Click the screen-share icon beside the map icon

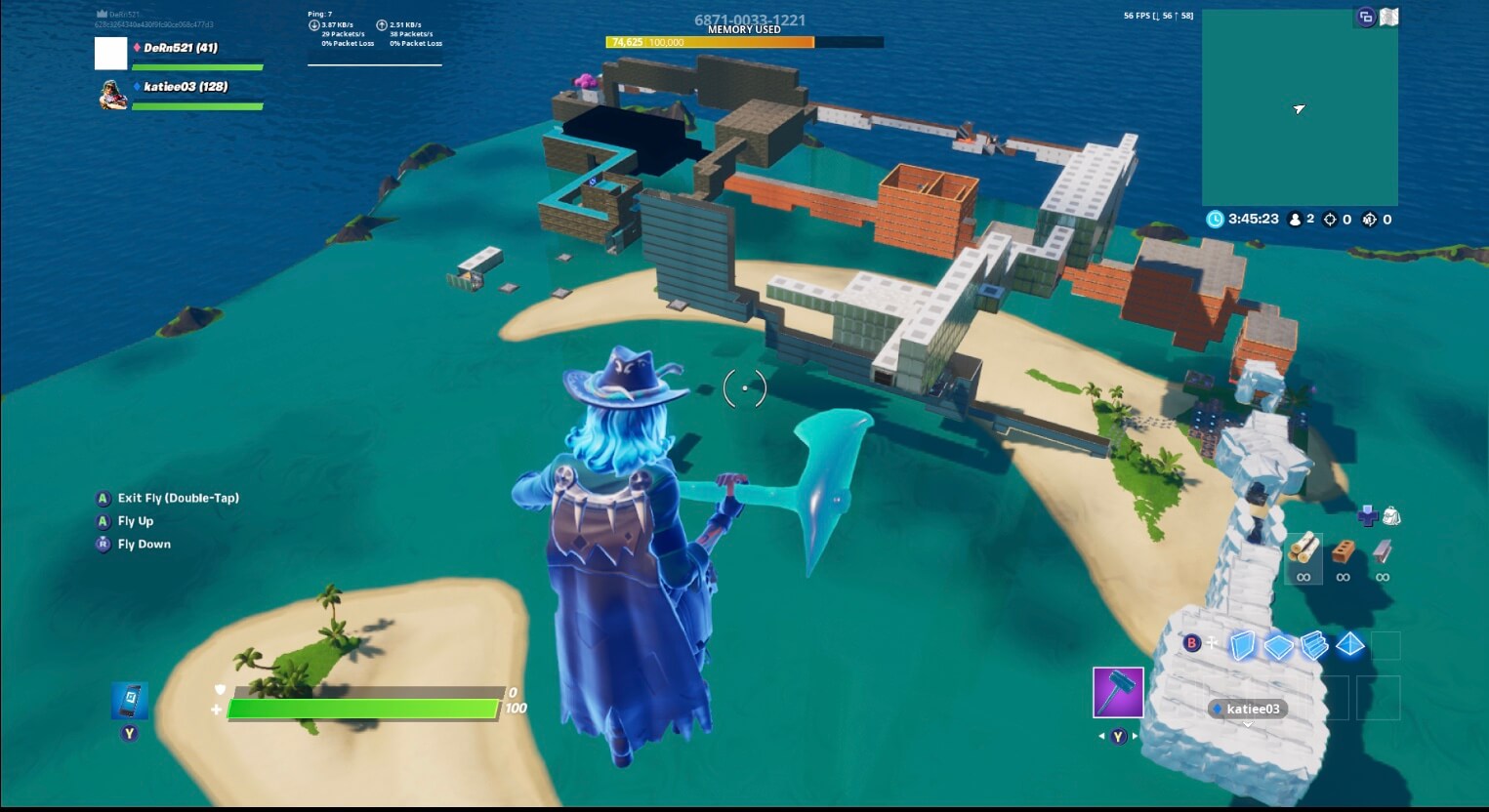coord(1365,17)
